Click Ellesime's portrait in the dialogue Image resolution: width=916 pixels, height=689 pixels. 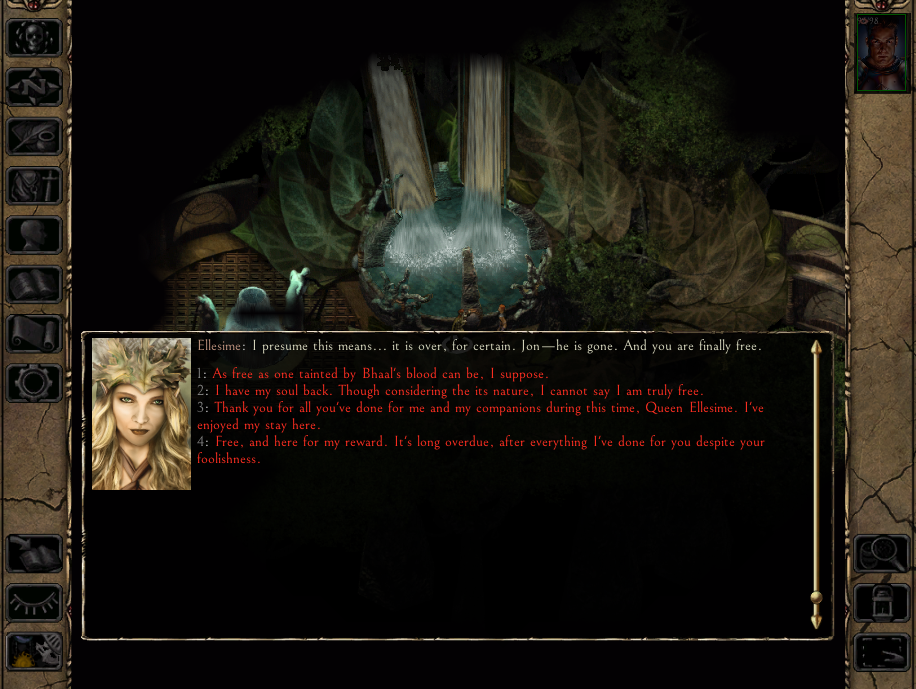click(141, 414)
